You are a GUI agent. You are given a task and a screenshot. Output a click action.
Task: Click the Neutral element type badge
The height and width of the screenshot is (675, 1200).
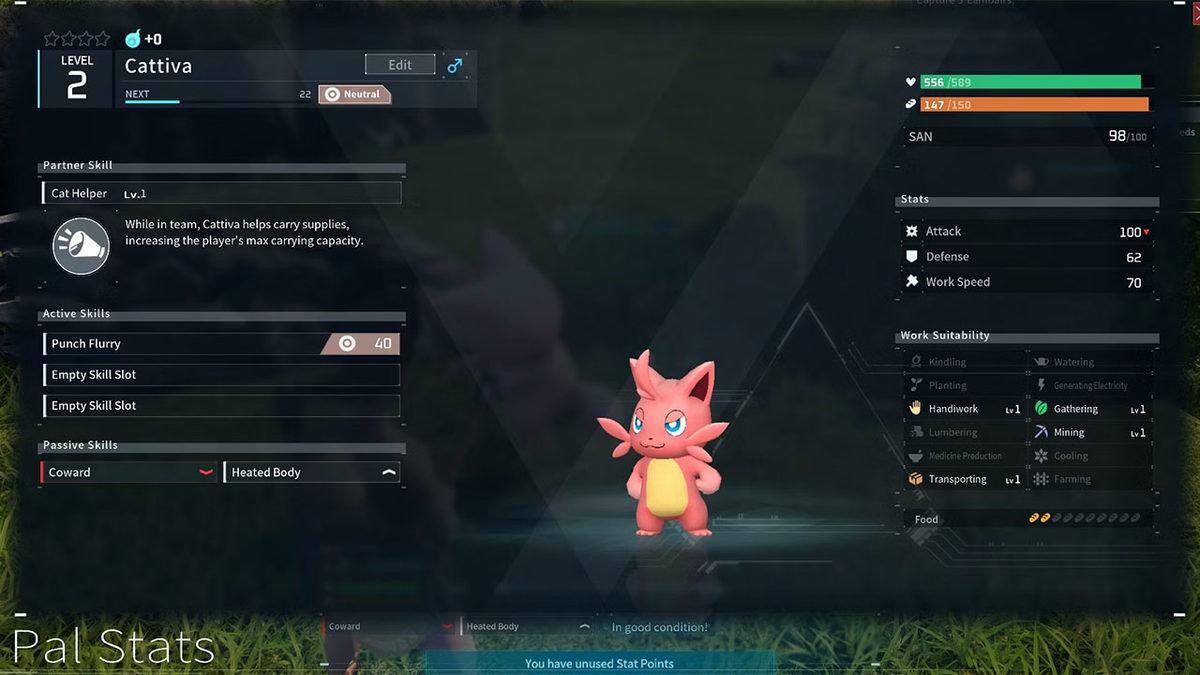pyautogui.click(x=355, y=94)
